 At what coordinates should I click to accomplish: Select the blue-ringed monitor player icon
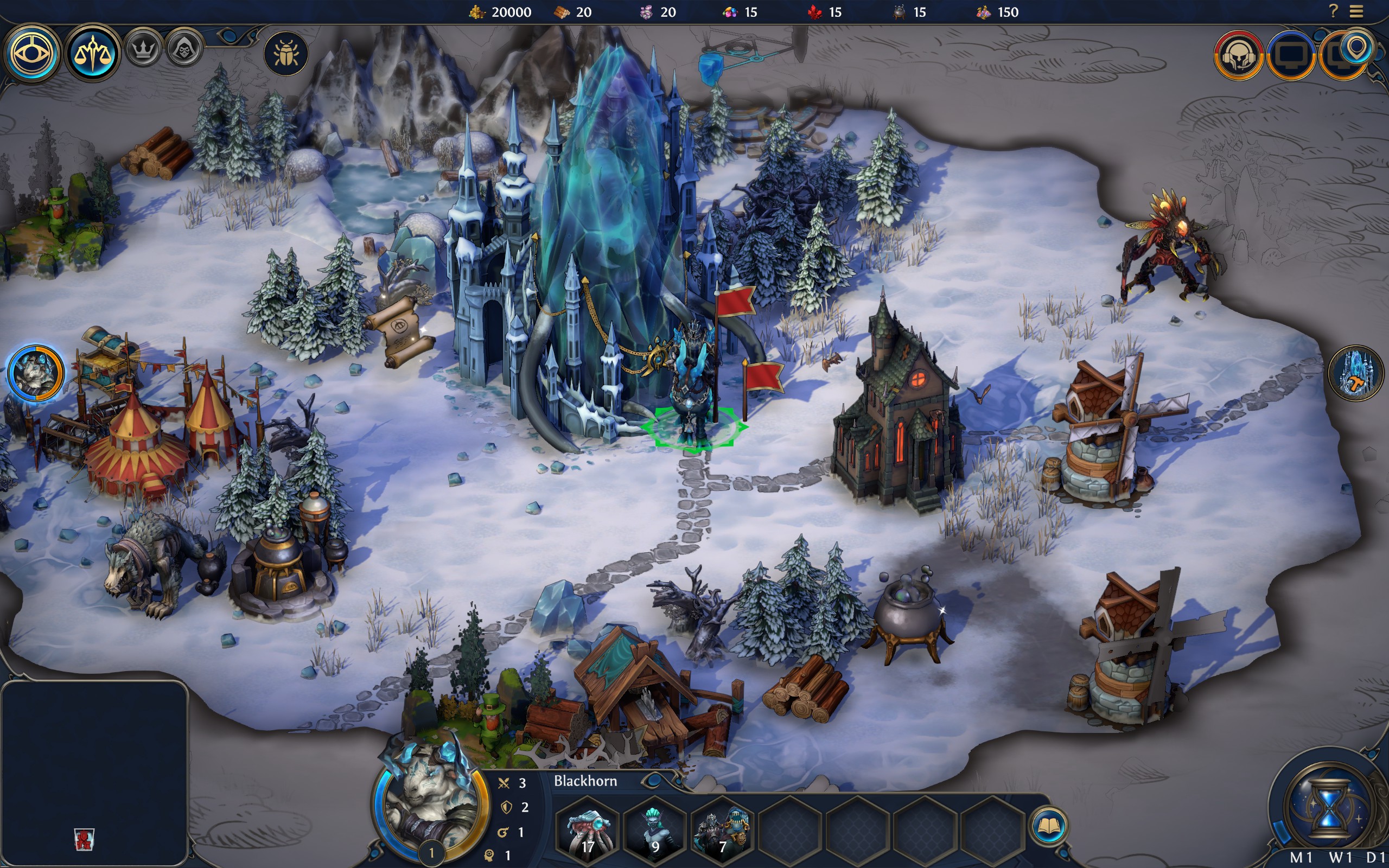coord(1290,56)
